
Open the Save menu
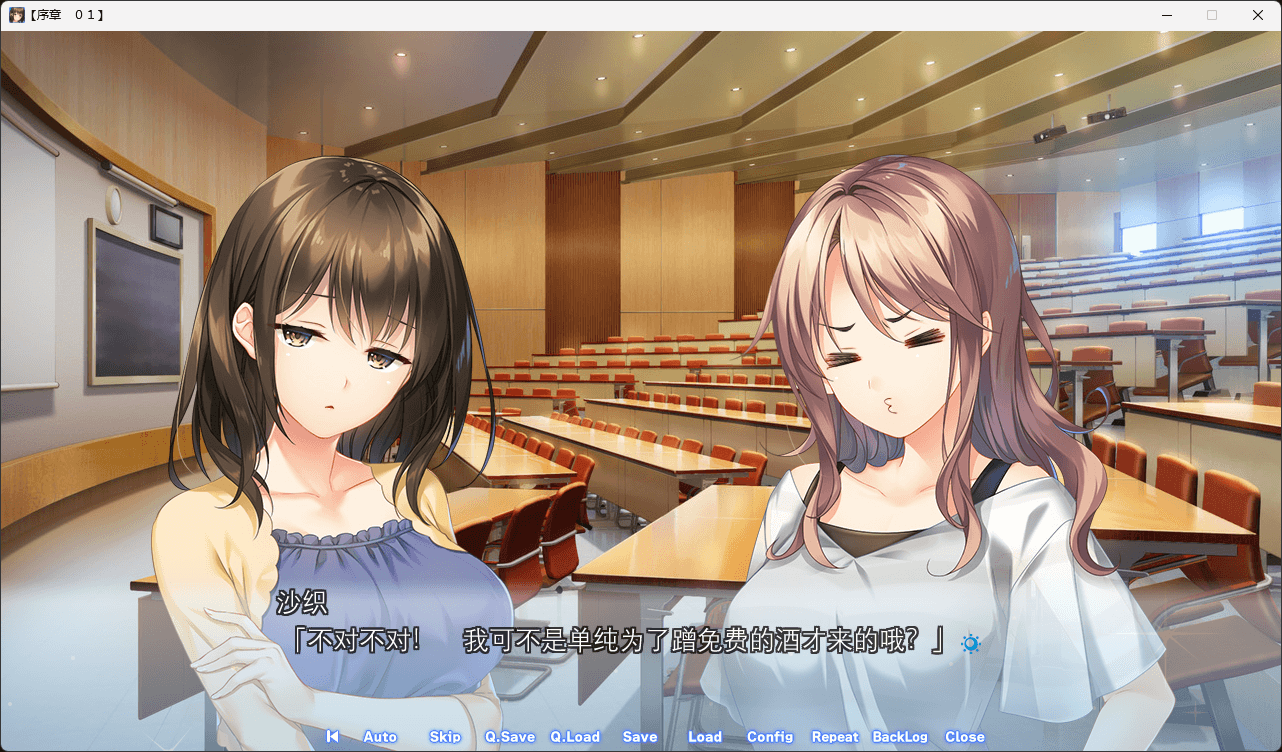(x=640, y=737)
